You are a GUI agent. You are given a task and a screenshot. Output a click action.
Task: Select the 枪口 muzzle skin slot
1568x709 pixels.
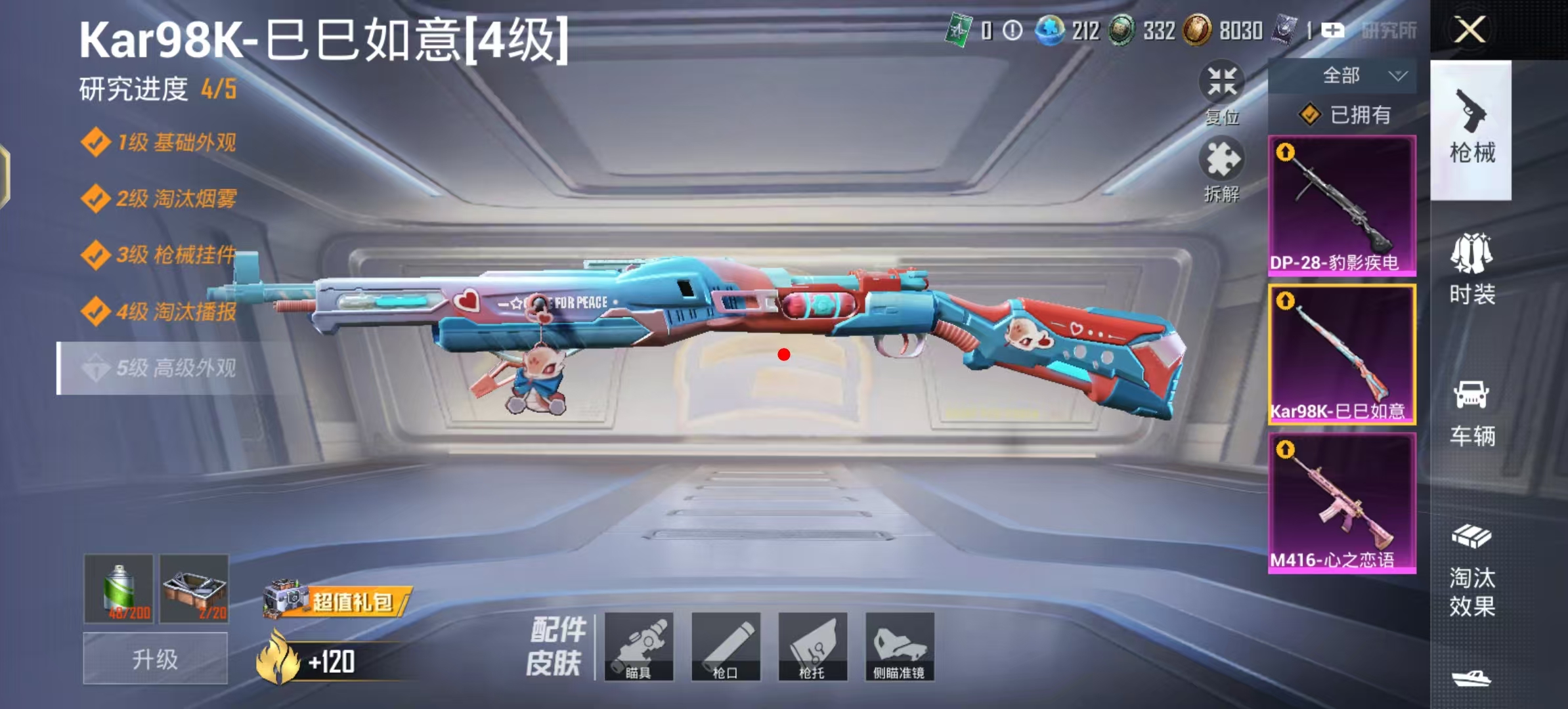[726, 647]
